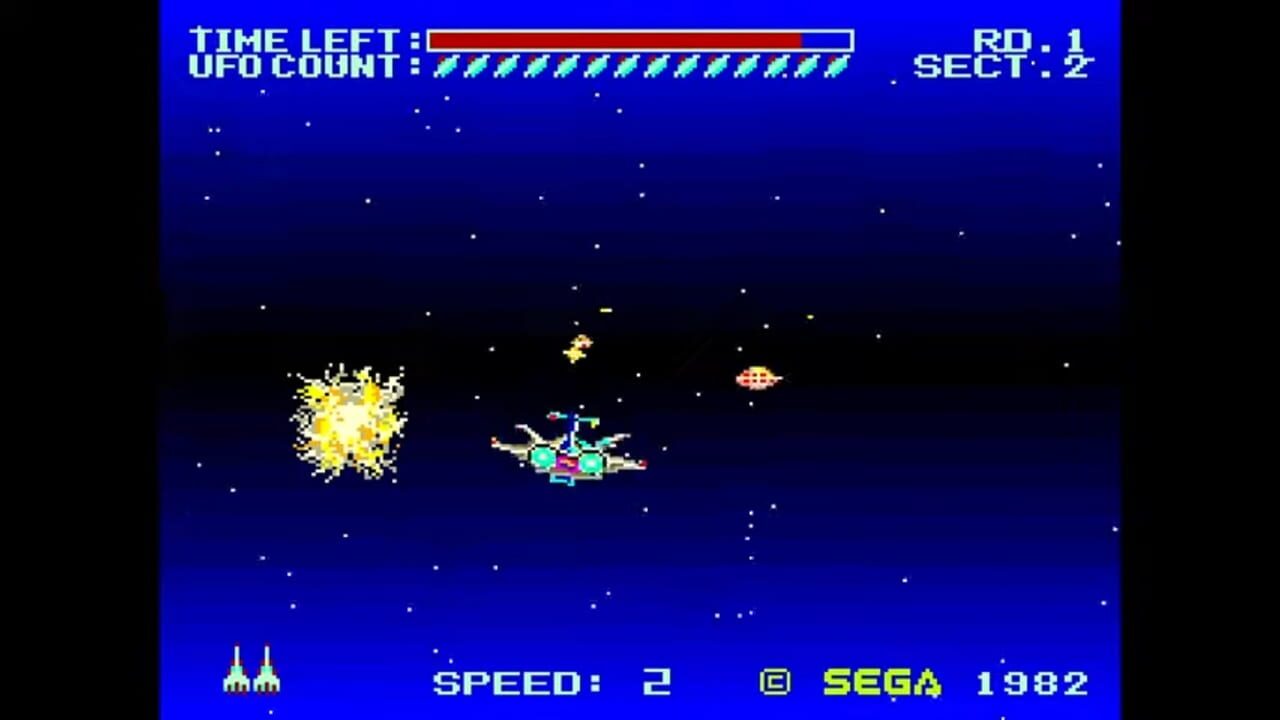Click the empty portion of the time bar

coord(825,40)
